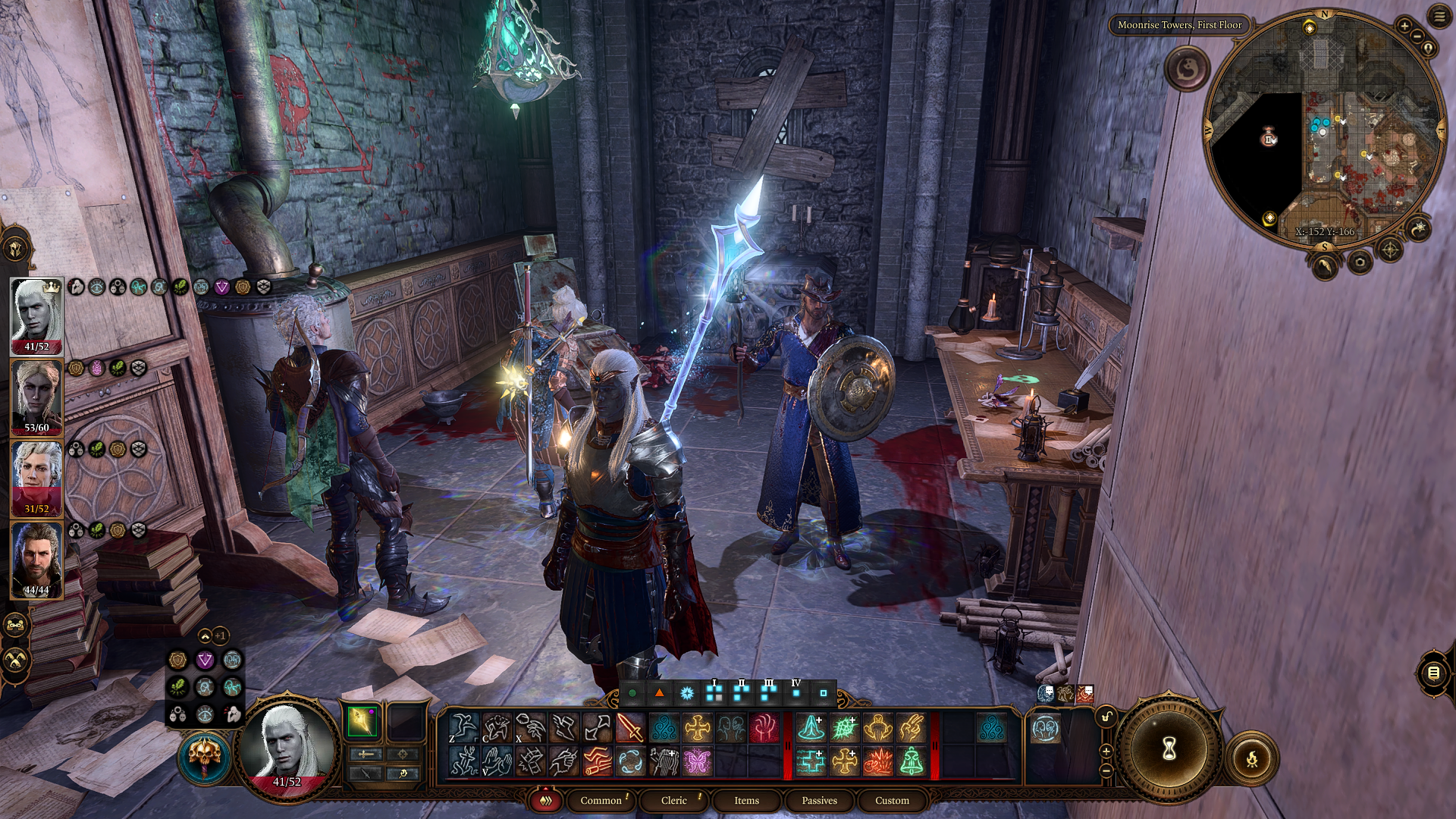Activate the red sword main-hand attack
This screenshot has width=1456, height=819.
tap(630, 728)
